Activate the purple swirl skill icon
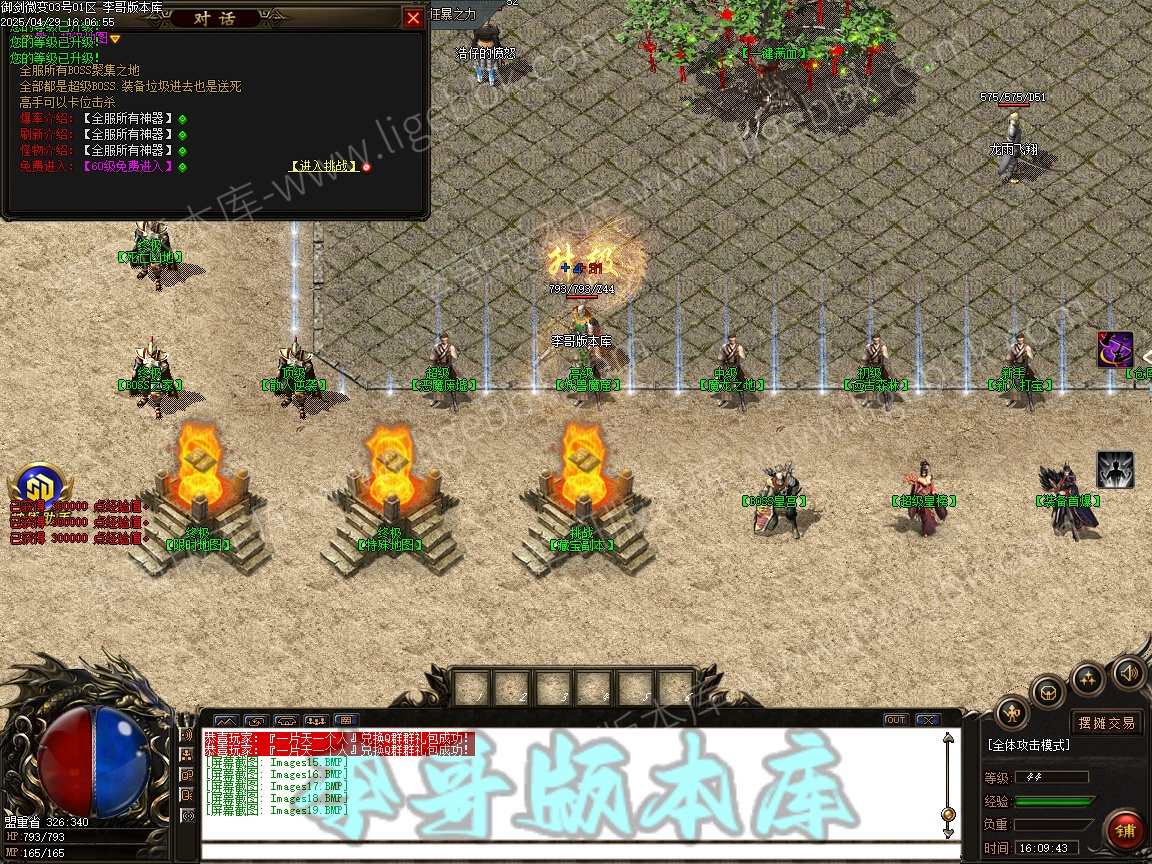The width and height of the screenshot is (1152, 864). 1115,350
